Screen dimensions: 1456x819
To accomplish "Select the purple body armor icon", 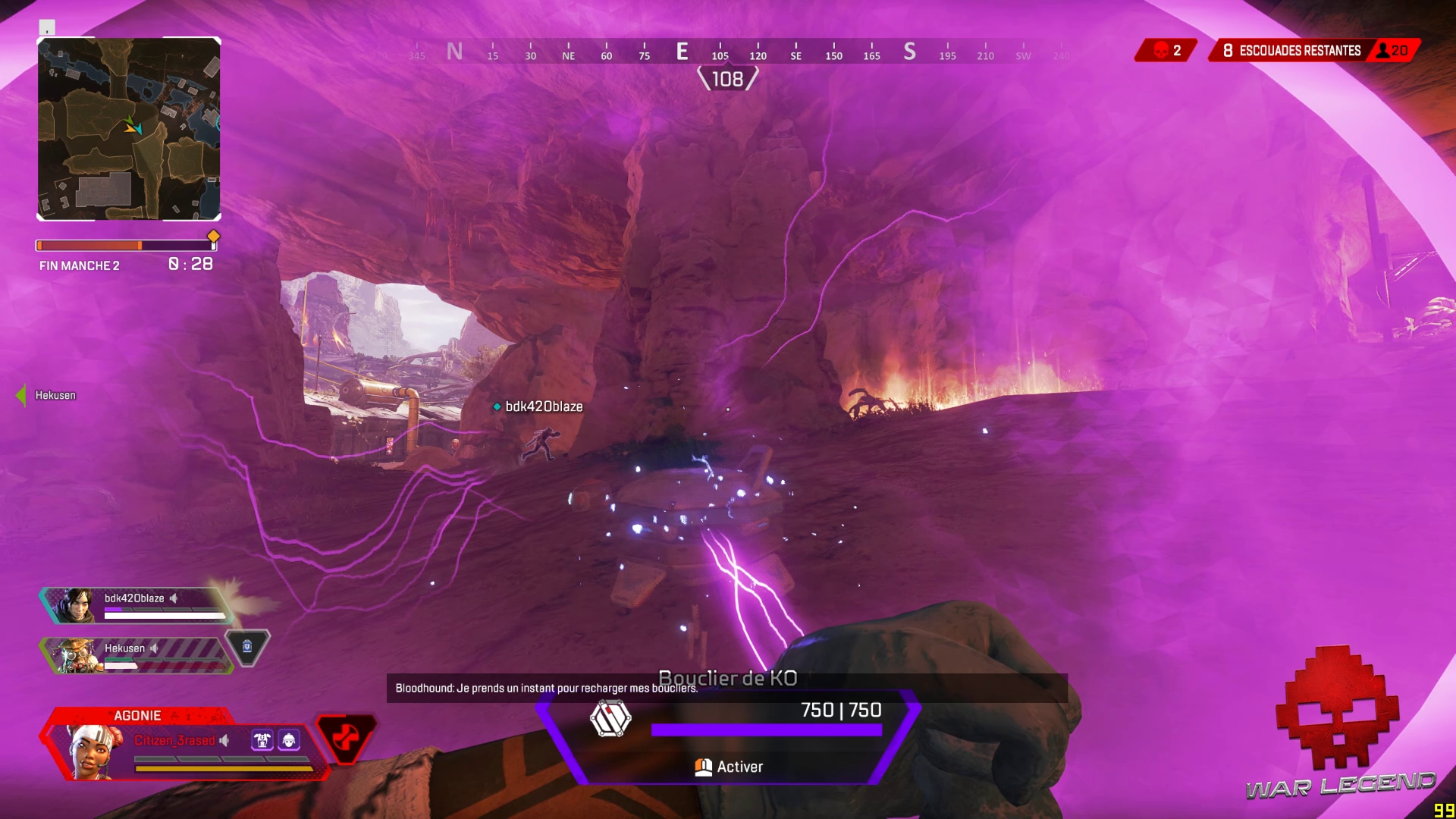I will click(x=262, y=740).
